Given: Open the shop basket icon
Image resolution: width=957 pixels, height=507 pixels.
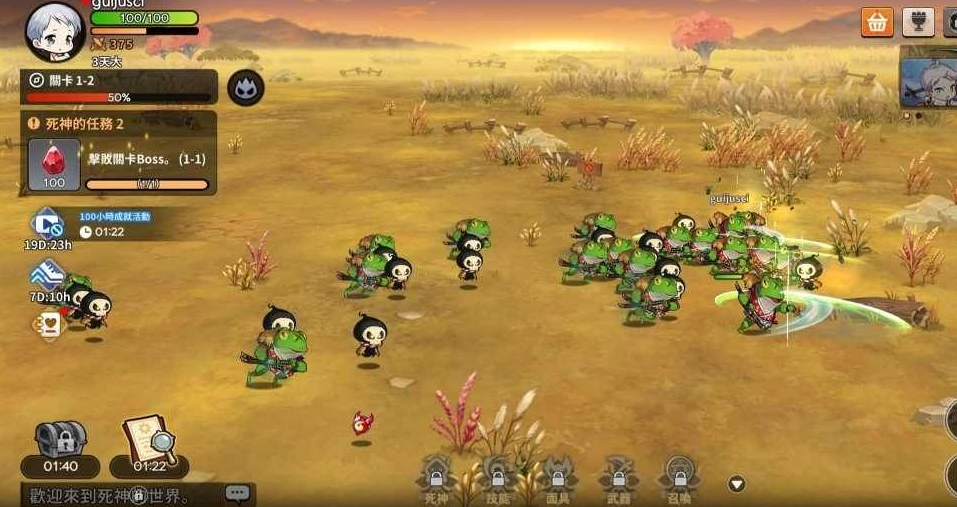Looking at the screenshot, I should coord(877,22).
